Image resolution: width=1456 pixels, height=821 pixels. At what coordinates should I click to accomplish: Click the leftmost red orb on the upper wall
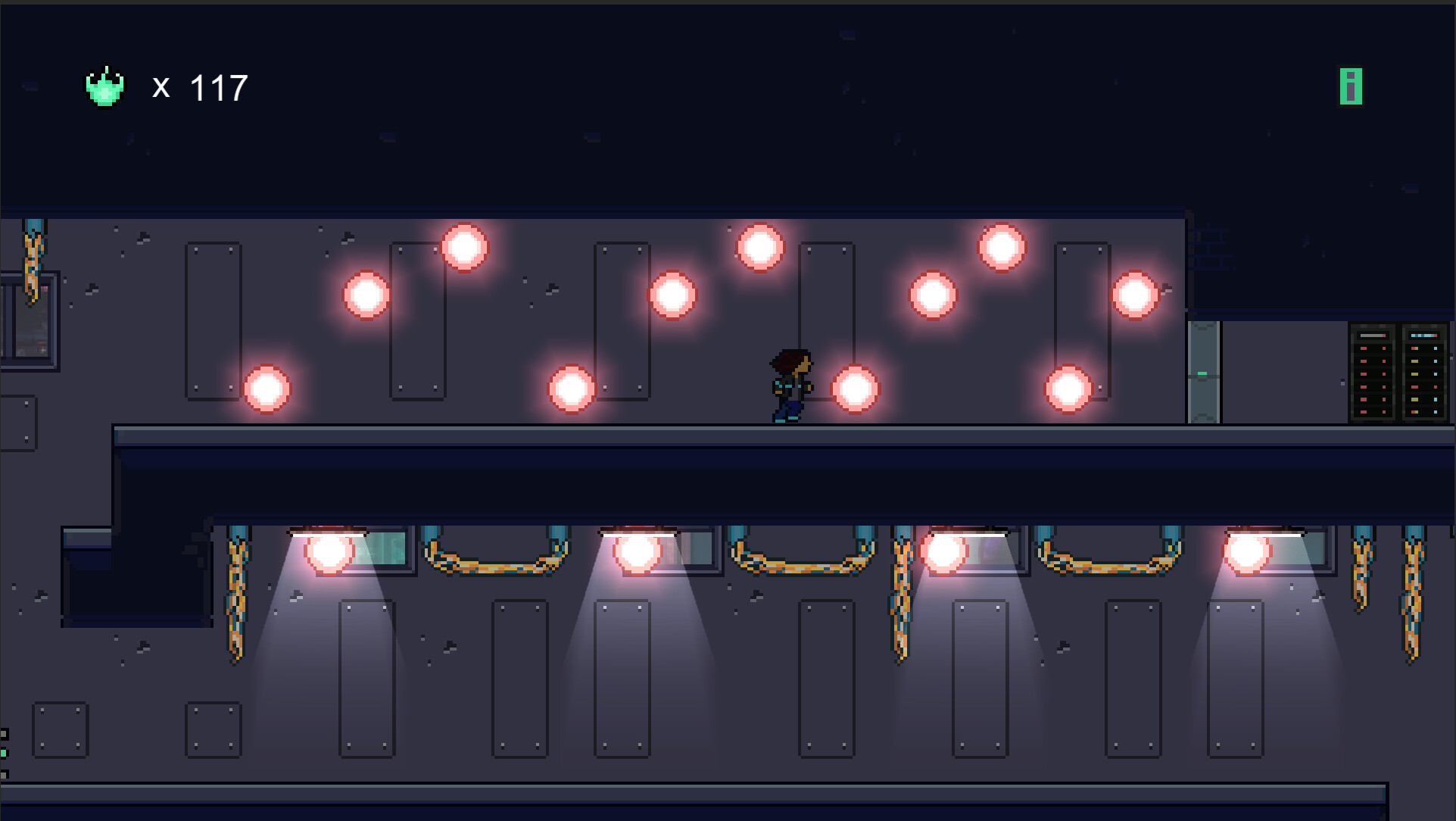click(x=267, y=389)
